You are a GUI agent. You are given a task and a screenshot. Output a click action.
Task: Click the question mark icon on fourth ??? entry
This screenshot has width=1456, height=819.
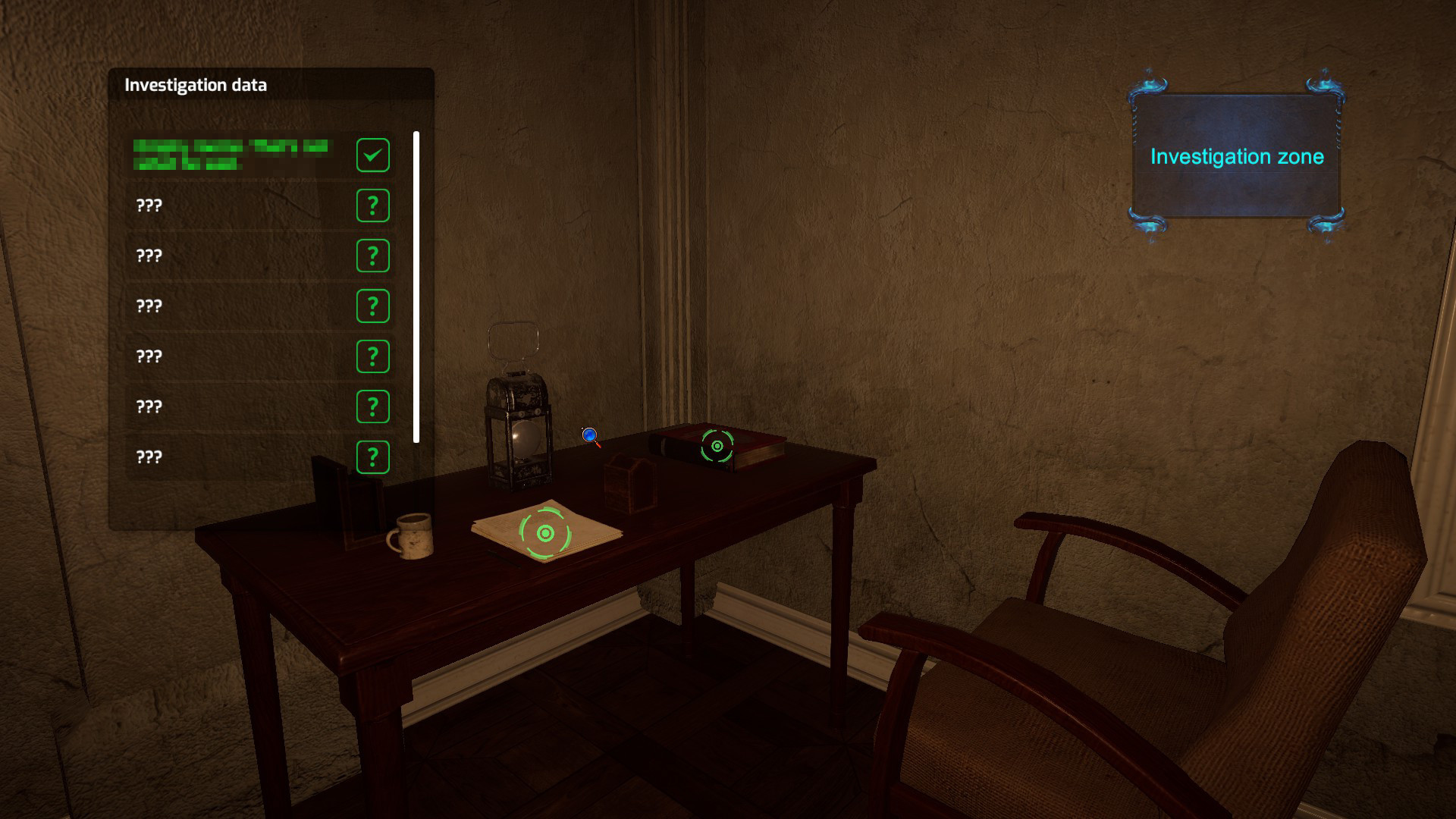(x=372, y=356)
